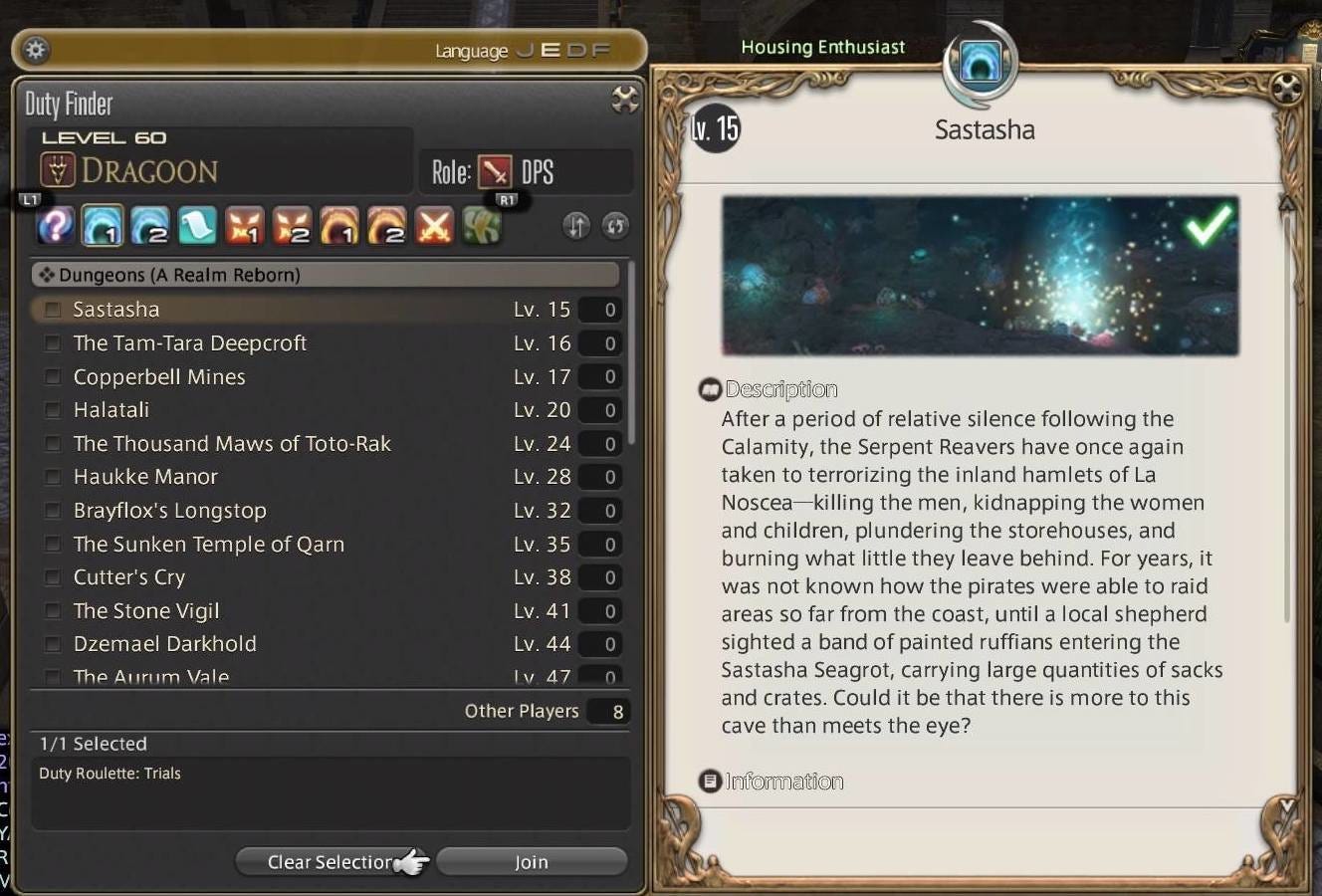
Task: Join the selected duty
Action: [532, 862]
